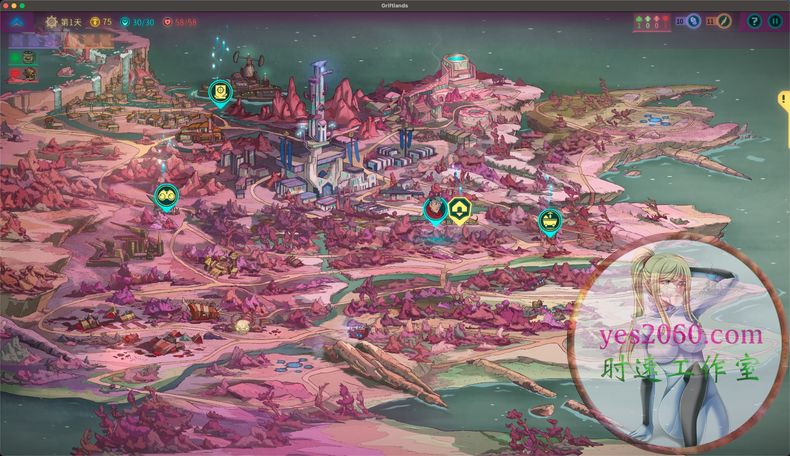Image resolution: width=790 pixels, height=456 pixels.
Task: Choose the character portrait map marker
Action: (435, 209)
